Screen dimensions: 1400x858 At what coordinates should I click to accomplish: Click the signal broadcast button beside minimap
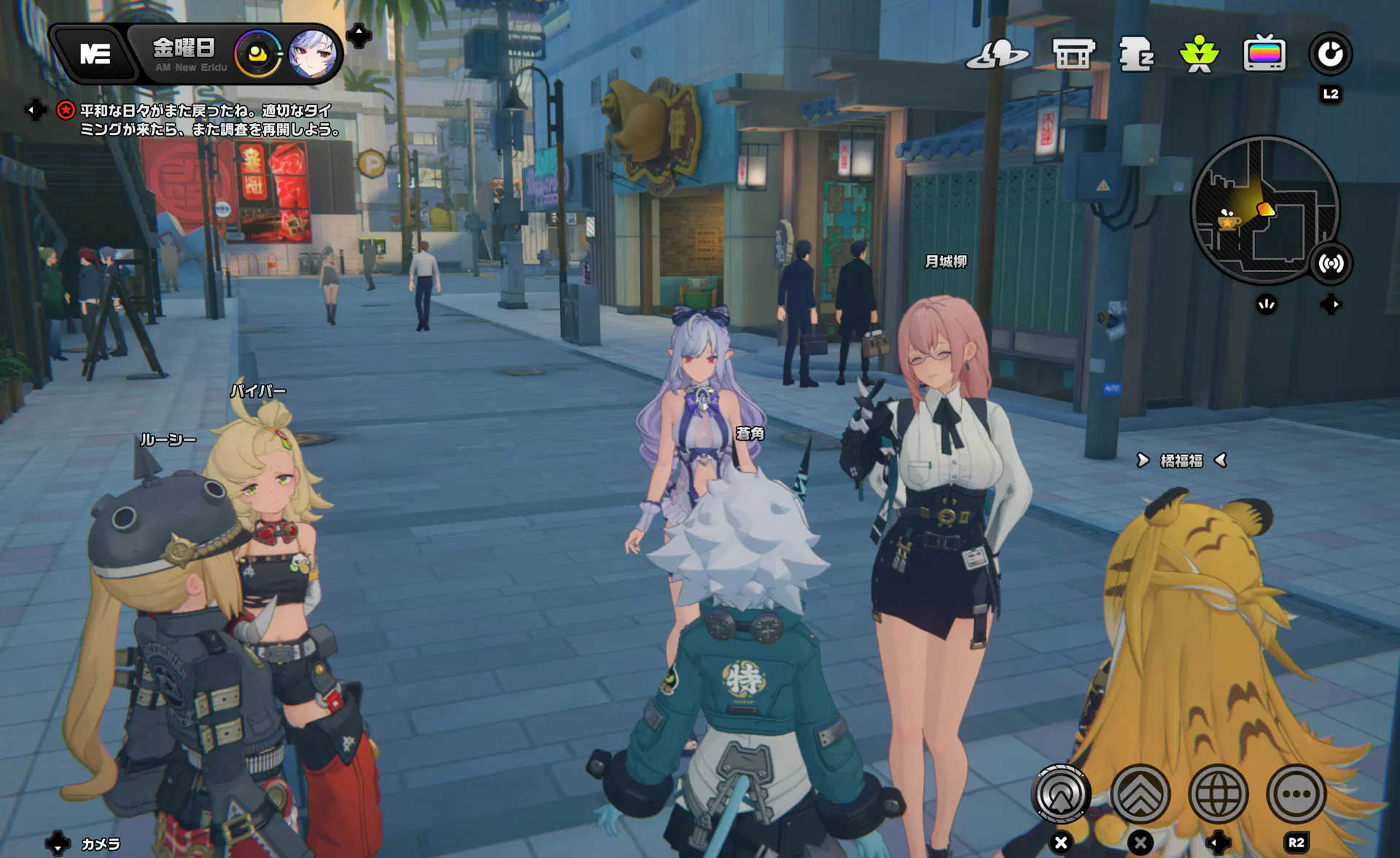(1331, 263)
